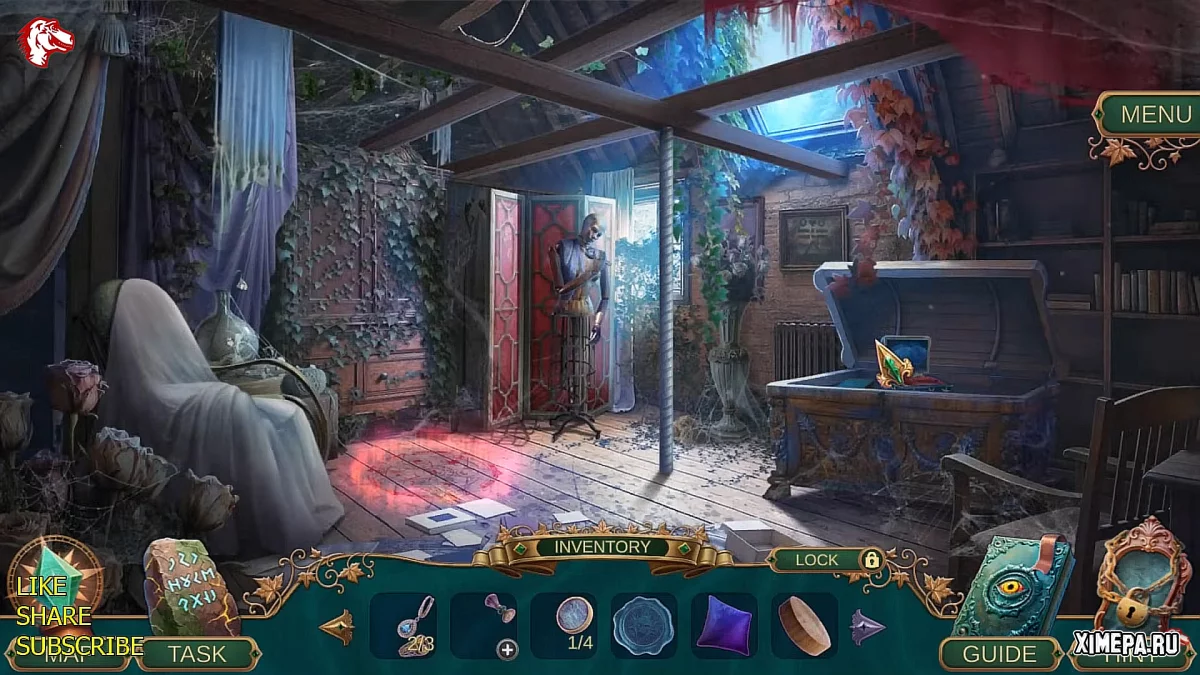Select the round wooden disc item
The image size is (1200, 675).
click(x=804, y=625)
